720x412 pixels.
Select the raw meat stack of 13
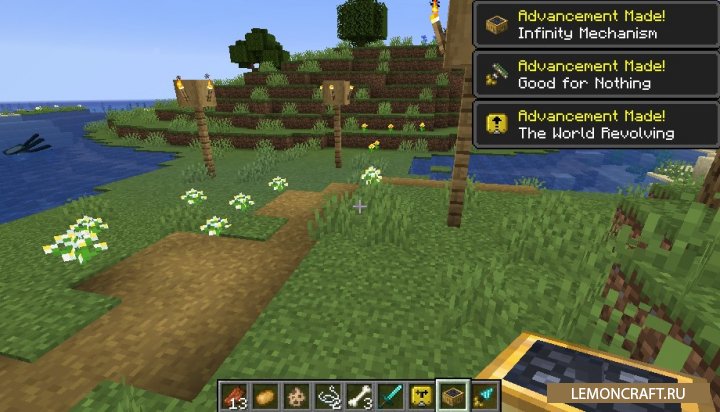(233, 396)
